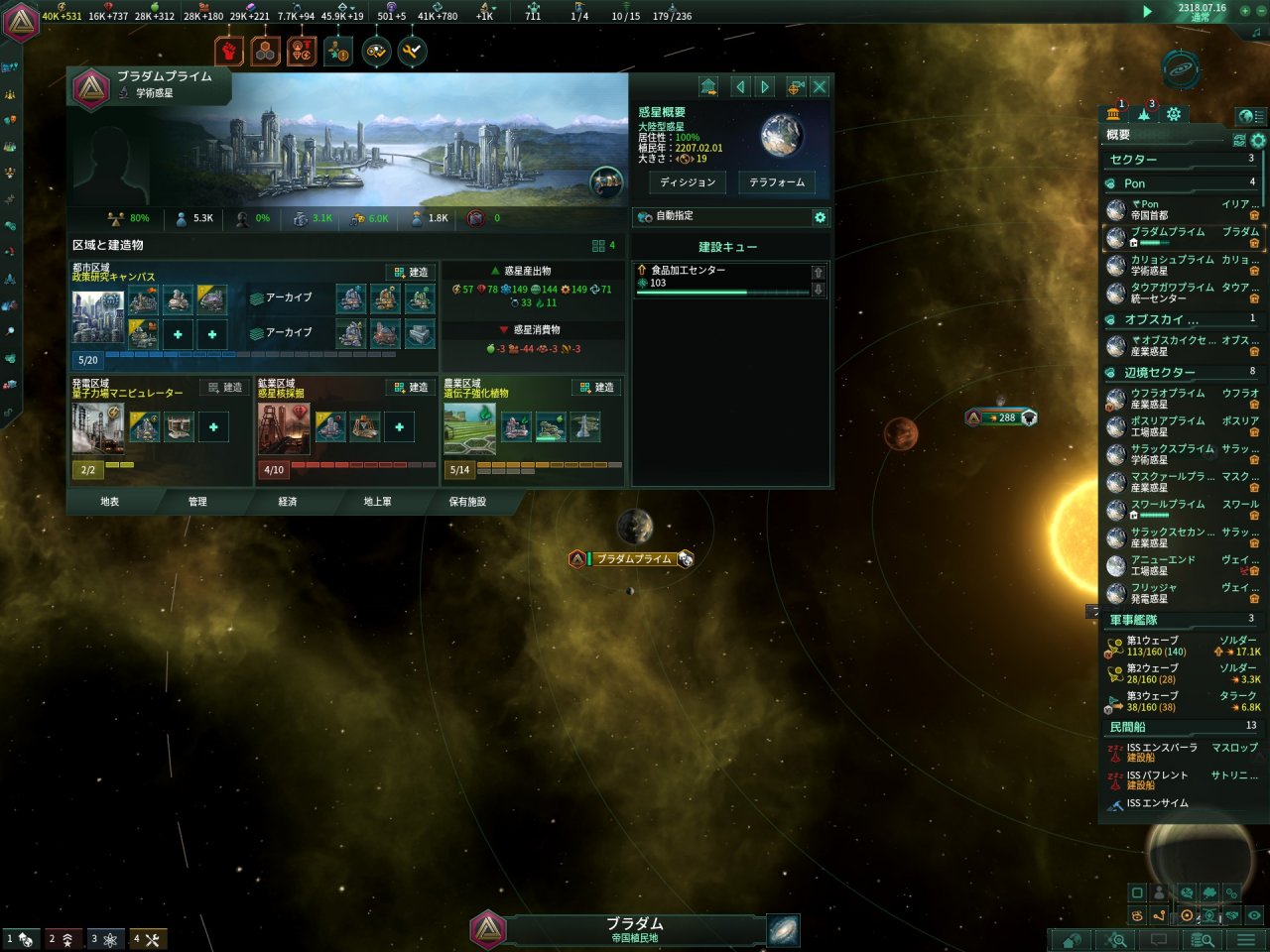The width and height of the screenshot is (1270, 952).
Task: Close the プラダムプライム planet panel
Action: pos(820,87)
